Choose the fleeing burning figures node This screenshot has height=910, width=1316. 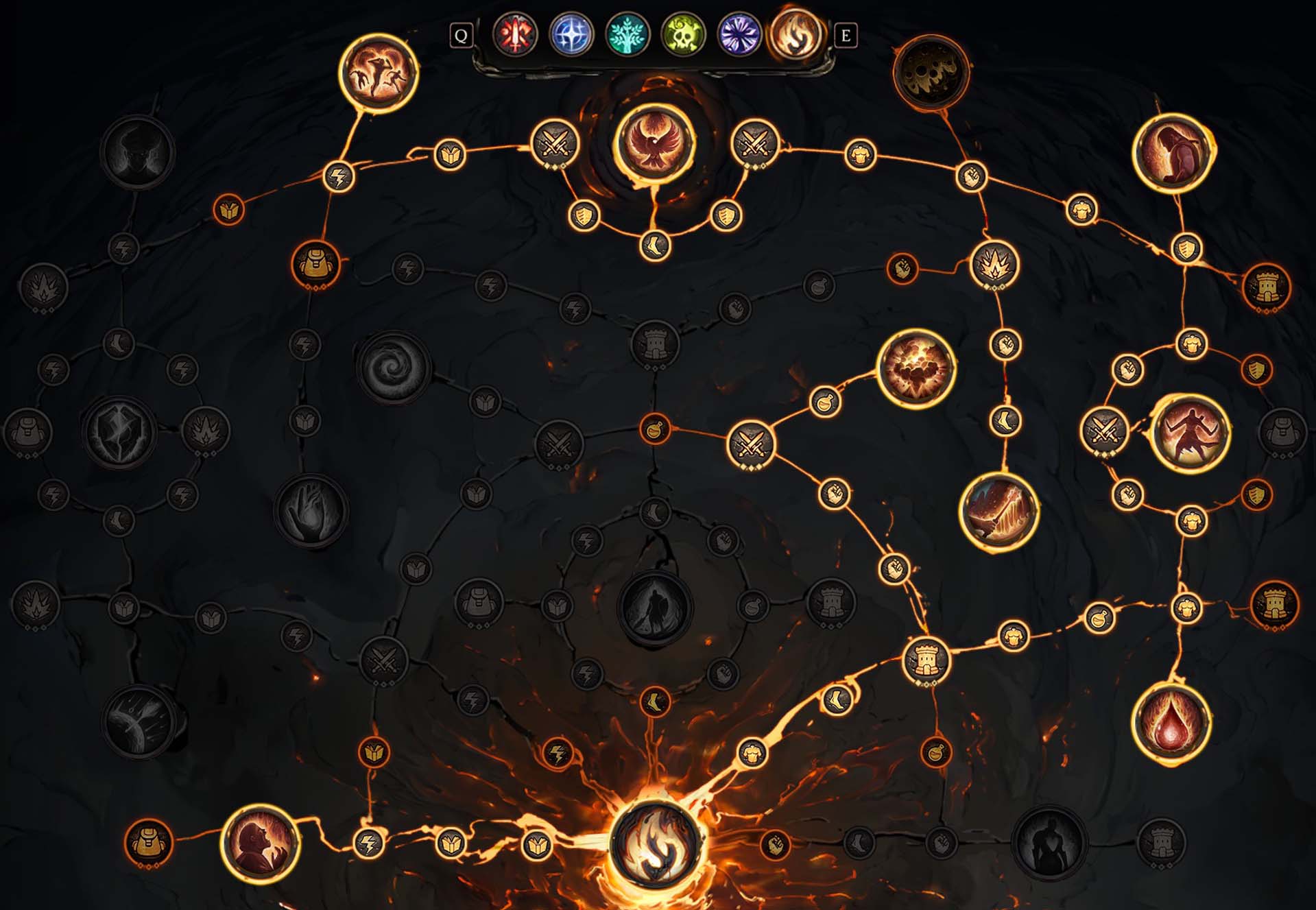(x=379, y=71)
